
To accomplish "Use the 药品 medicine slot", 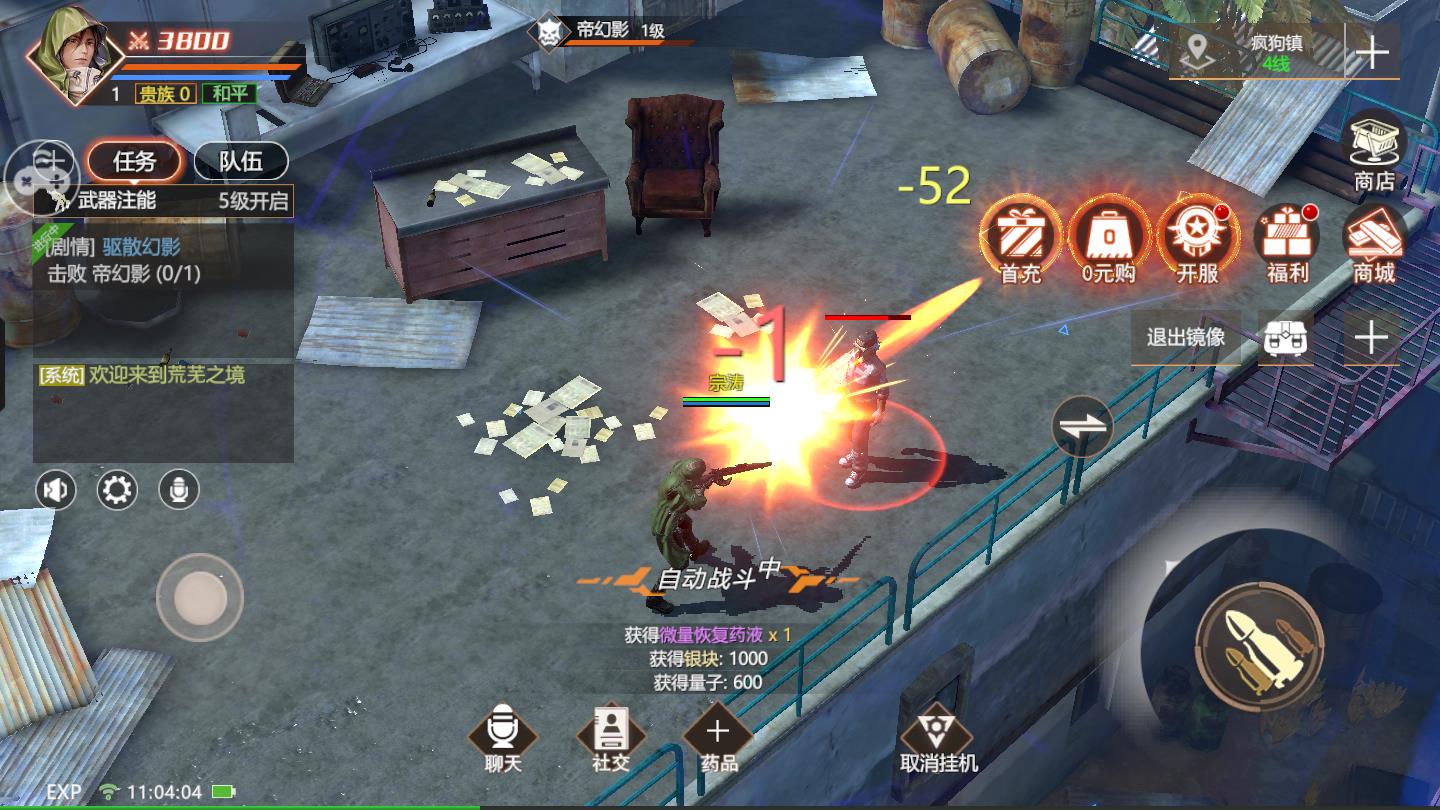I will click(x=717, y=738).
